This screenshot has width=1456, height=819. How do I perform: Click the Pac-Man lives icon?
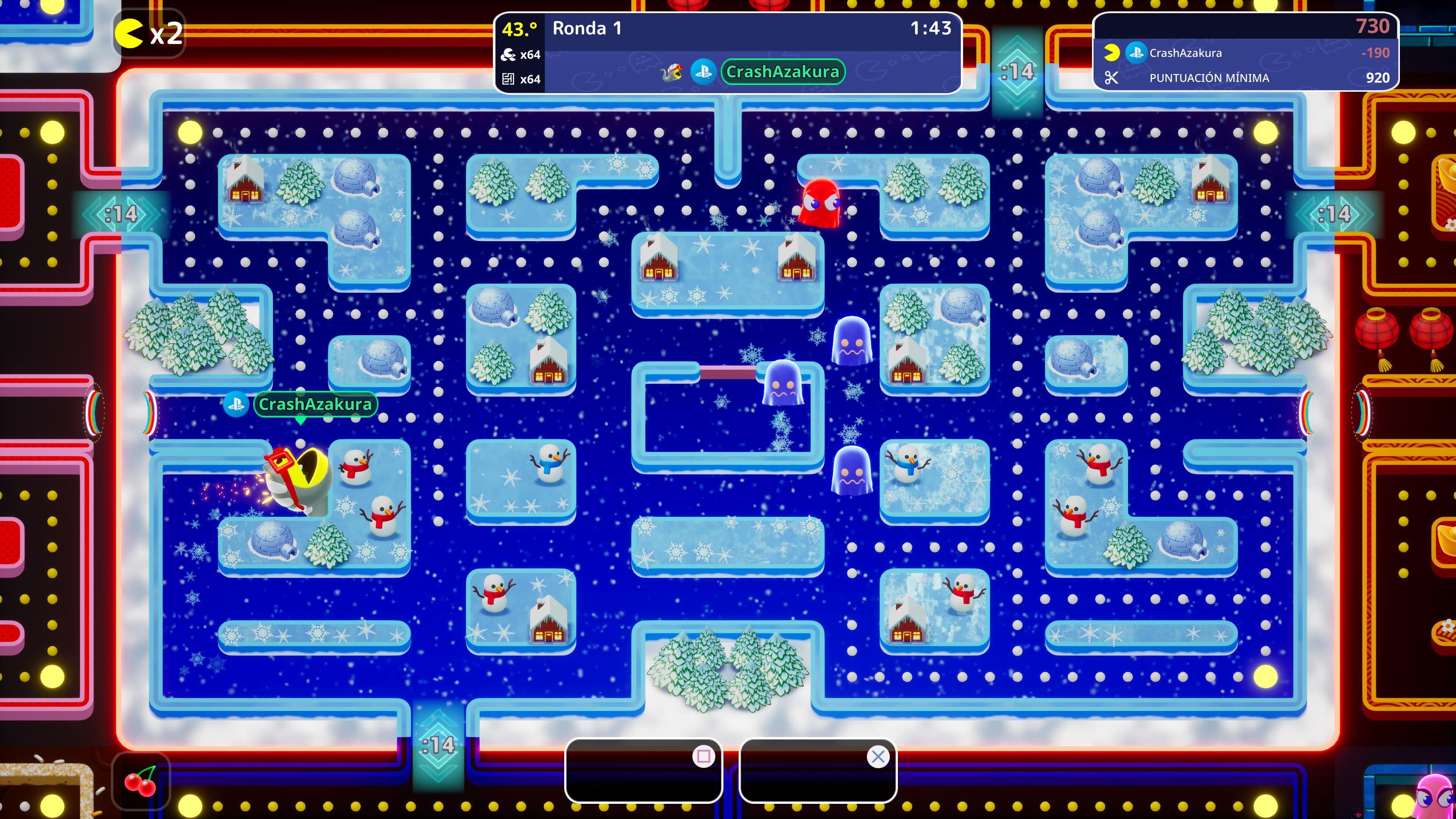(129, 34)
